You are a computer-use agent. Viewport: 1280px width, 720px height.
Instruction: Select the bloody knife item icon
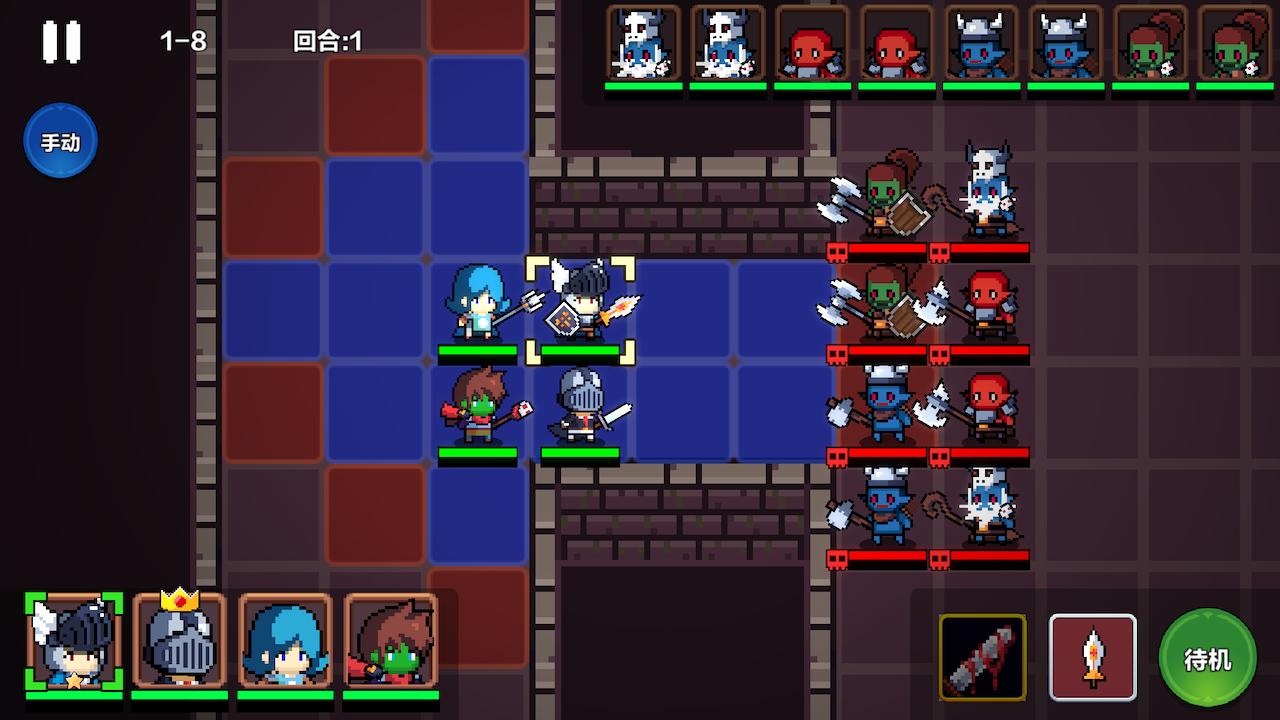pyautogui.click(x=983, y=657)
